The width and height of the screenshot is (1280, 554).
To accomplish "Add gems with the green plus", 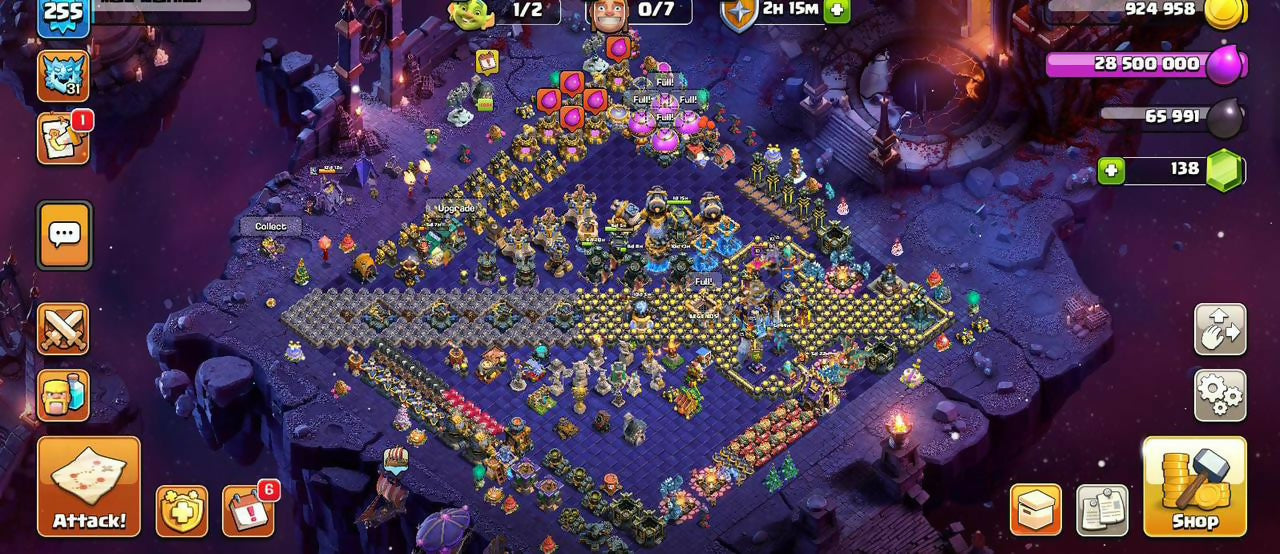I will click(x=1111, y=170).
